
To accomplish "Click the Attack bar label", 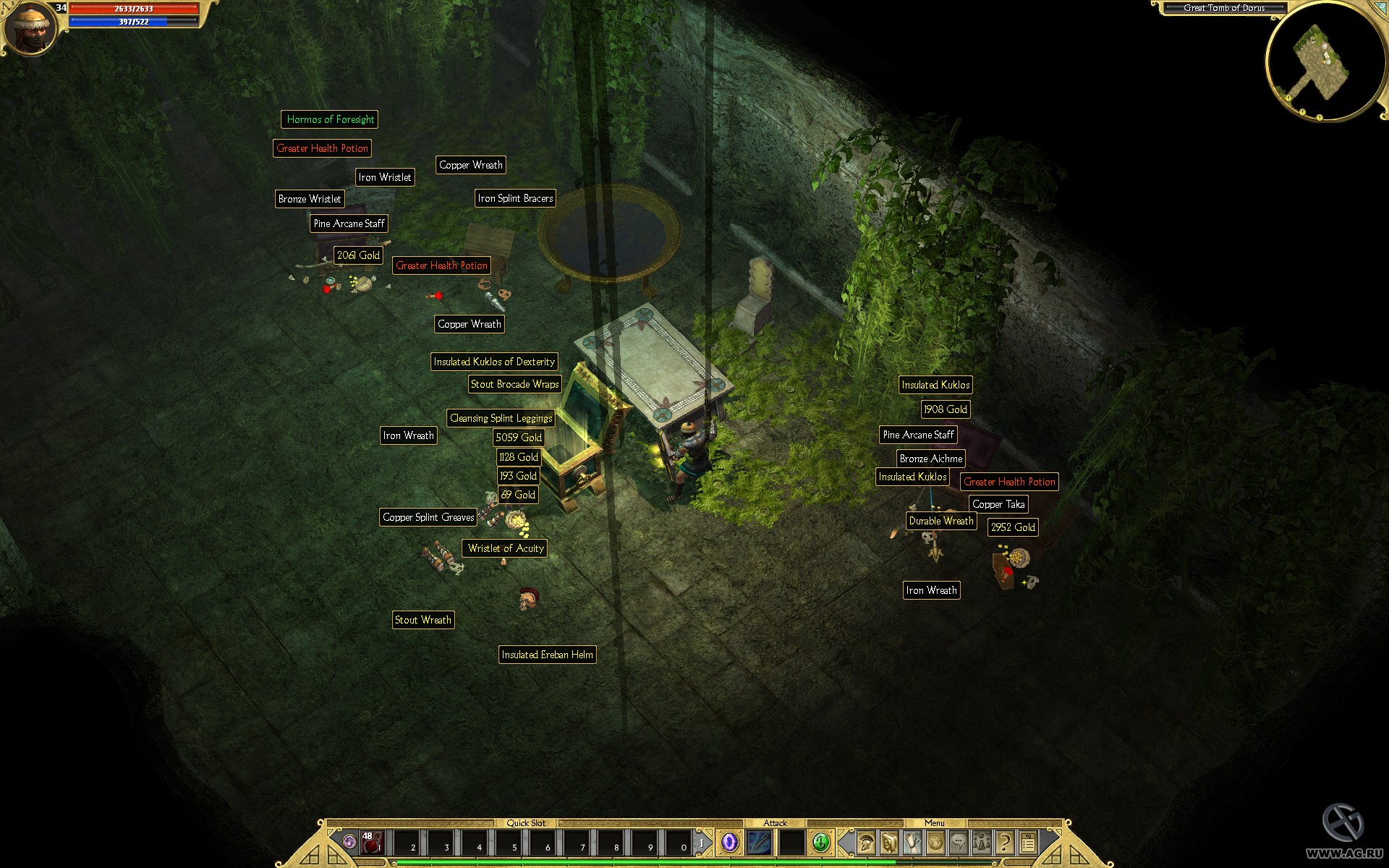I will [776, 823].
